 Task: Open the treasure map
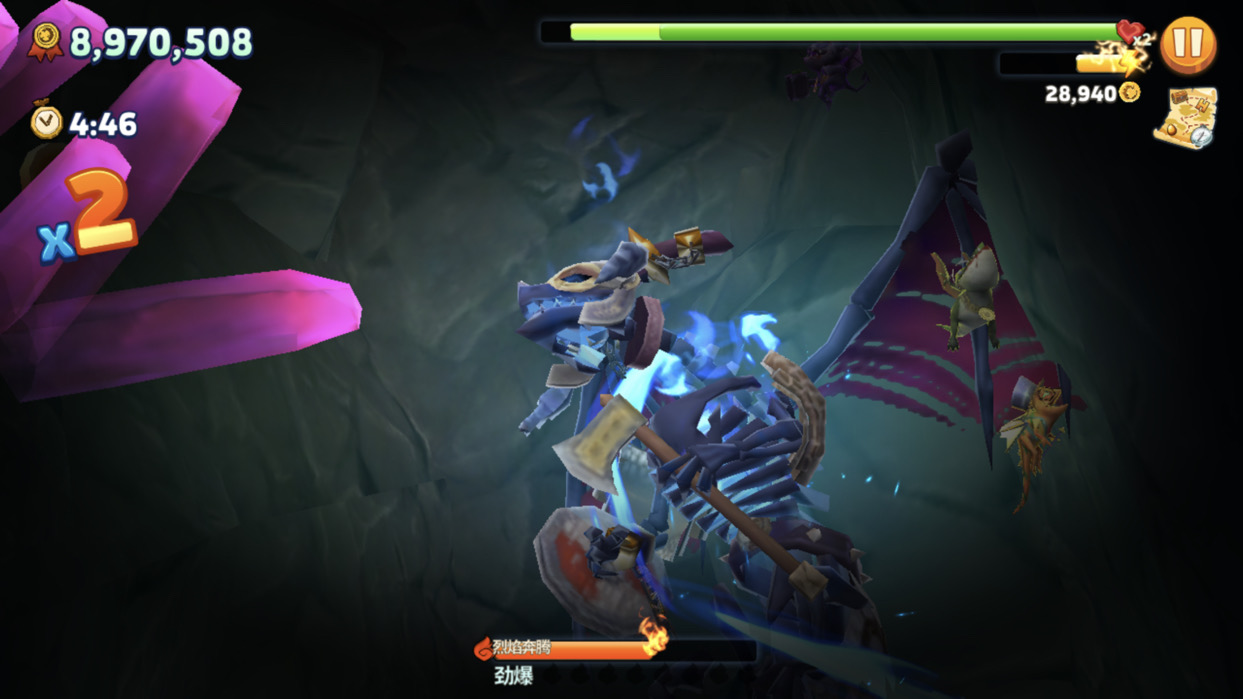[1185, 117]
